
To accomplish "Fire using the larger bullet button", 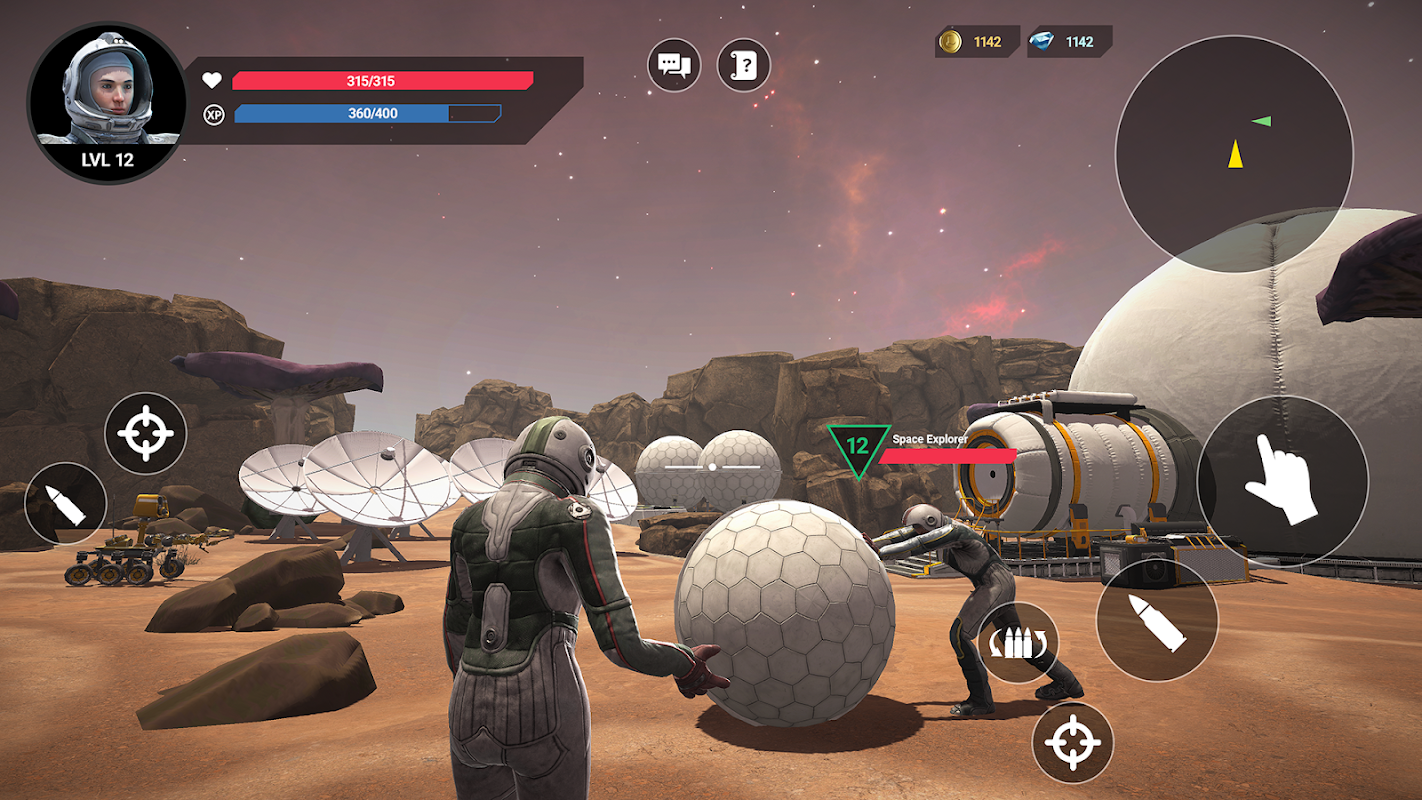I will coord(1157,620).
